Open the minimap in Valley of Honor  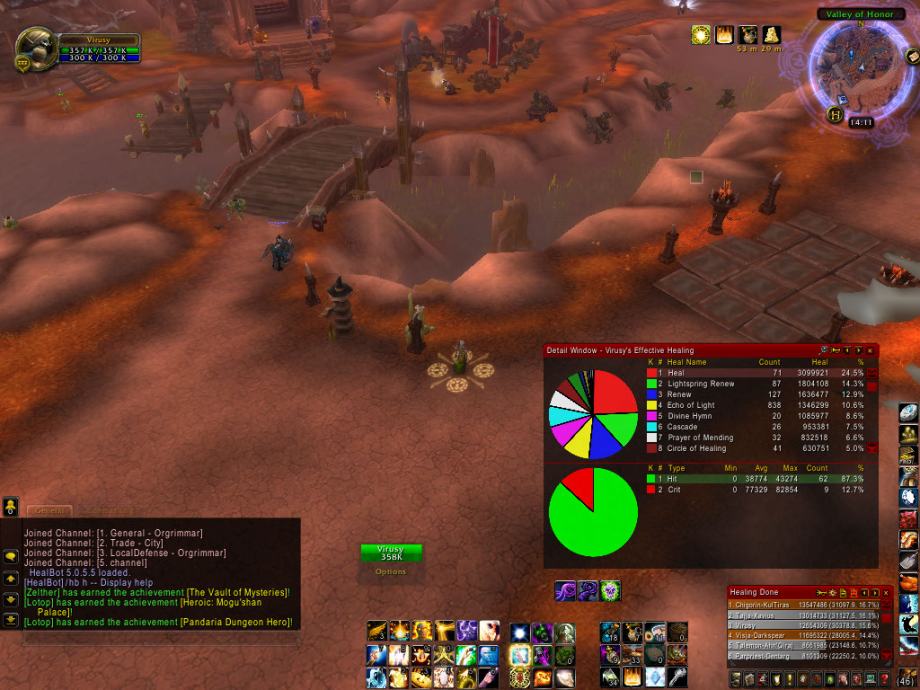[853, 65]
